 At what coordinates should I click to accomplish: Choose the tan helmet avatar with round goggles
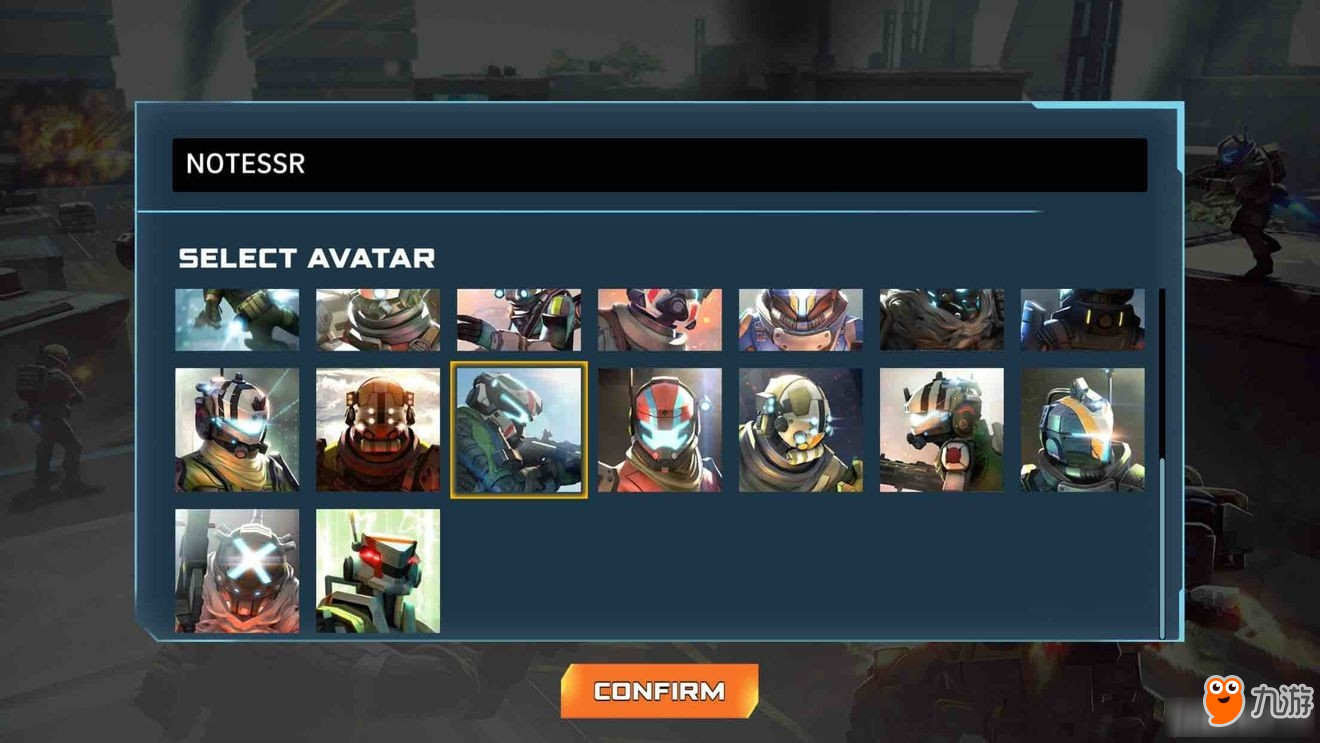tap(800, 430)
